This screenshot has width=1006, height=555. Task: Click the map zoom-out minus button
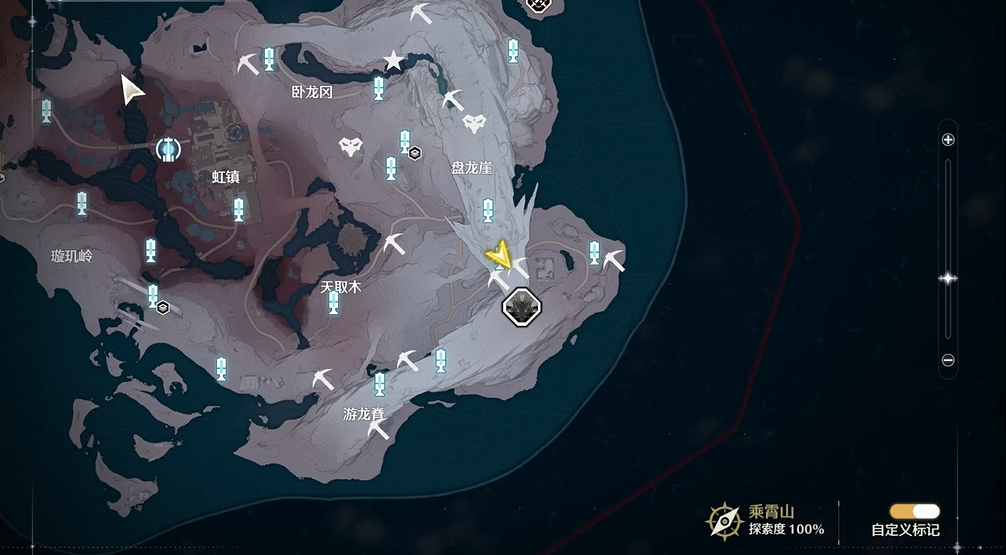click(948, 360)
